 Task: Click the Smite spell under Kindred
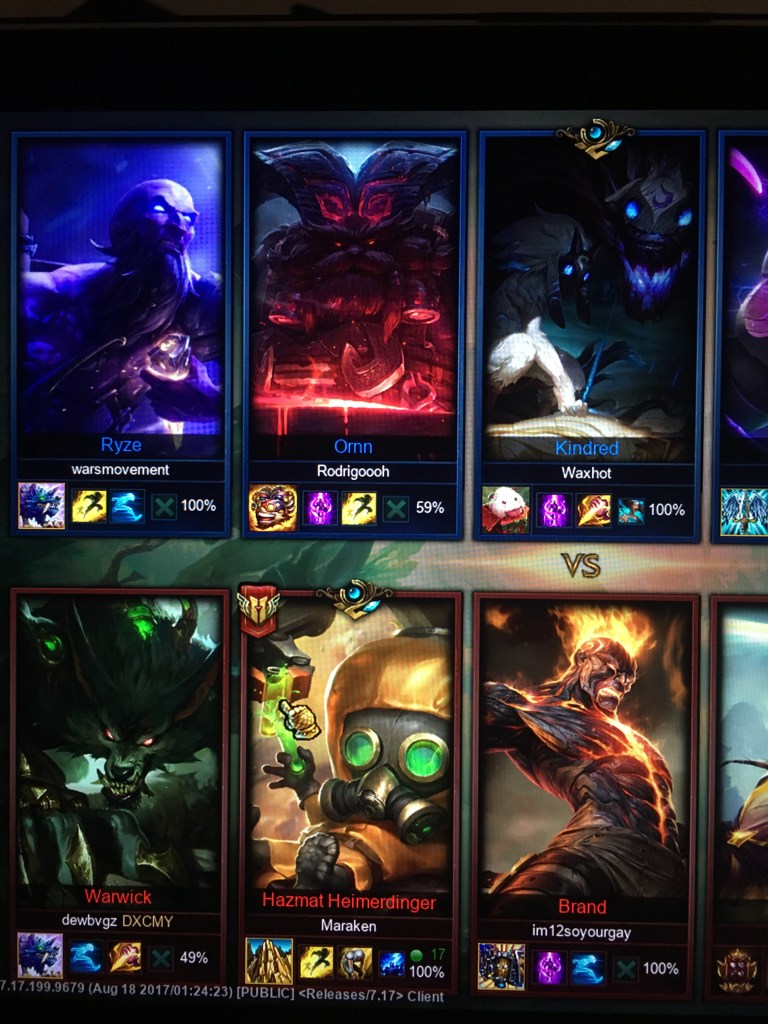click(x=593, y=510)
